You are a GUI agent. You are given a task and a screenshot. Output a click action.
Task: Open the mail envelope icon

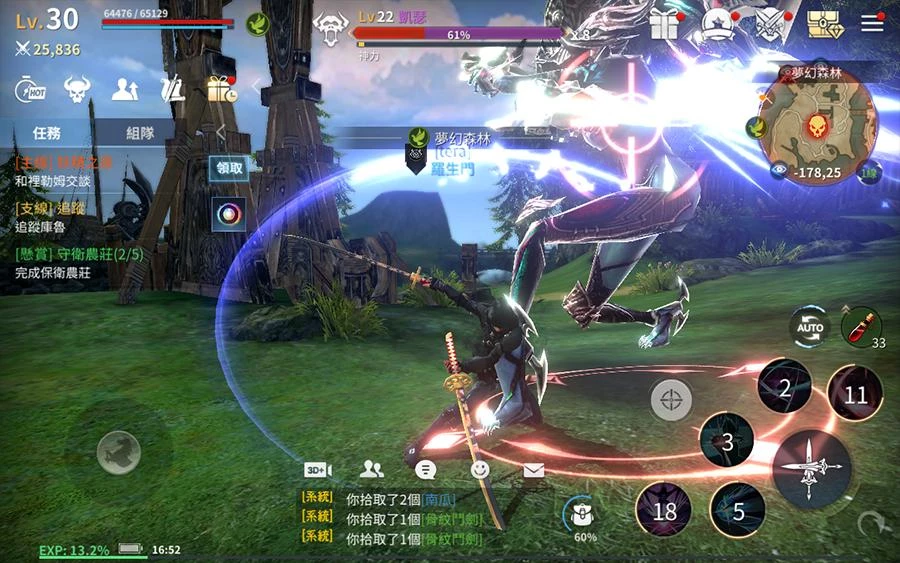tap(534, 469)
